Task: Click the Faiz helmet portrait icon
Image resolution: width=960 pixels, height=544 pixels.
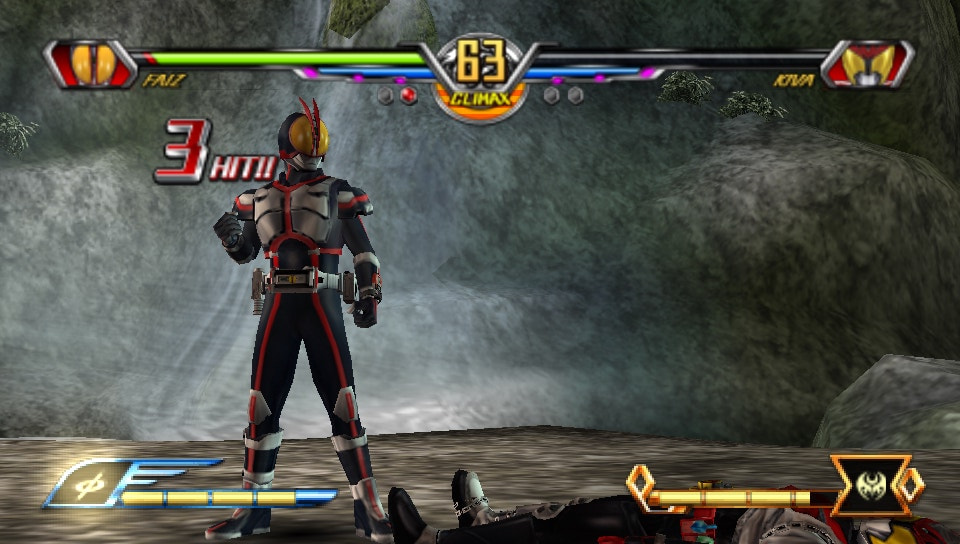Action: (90, 63)
